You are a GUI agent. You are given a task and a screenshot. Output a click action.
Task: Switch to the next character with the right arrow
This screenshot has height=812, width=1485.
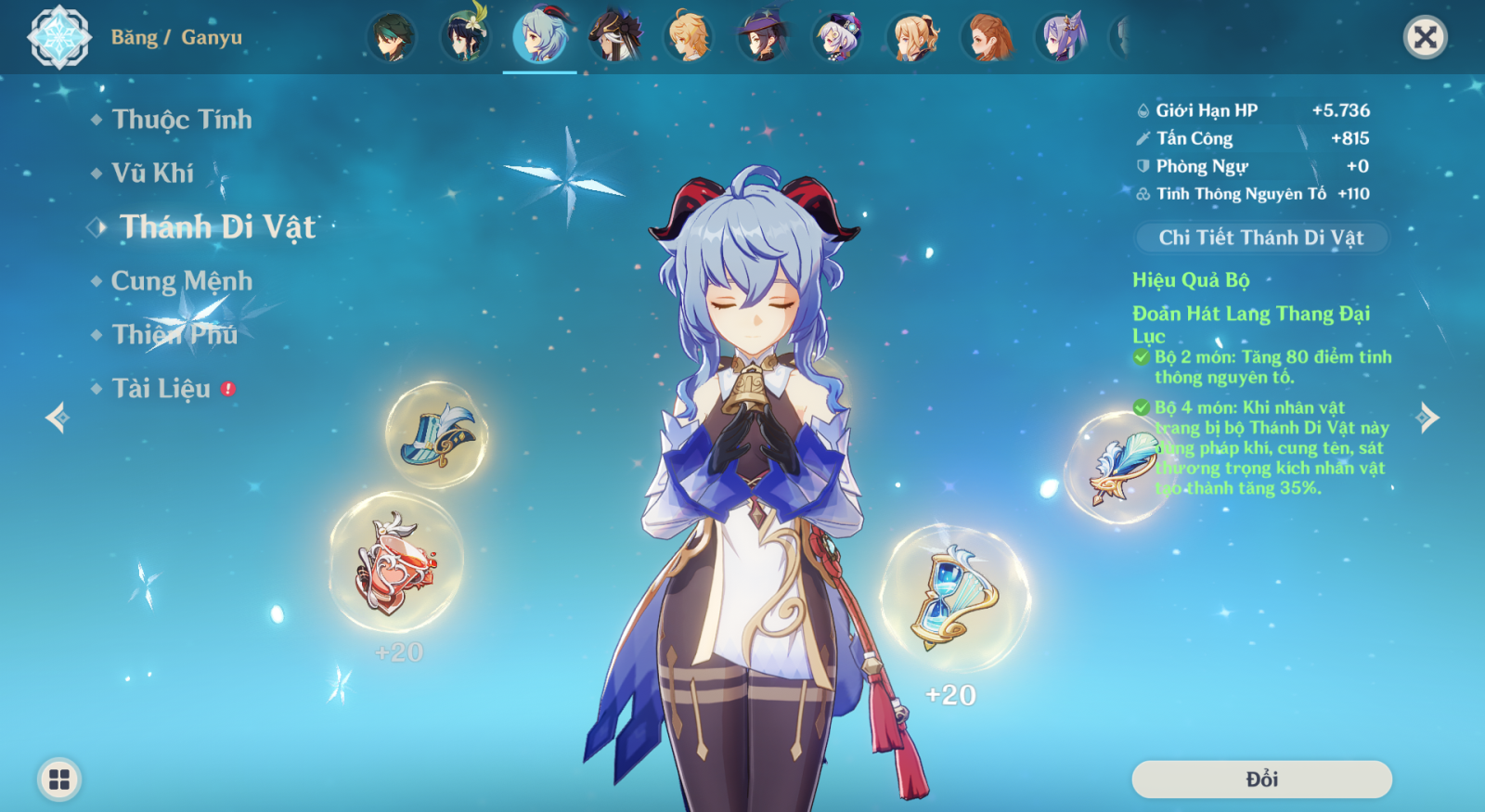(1427, 418)
